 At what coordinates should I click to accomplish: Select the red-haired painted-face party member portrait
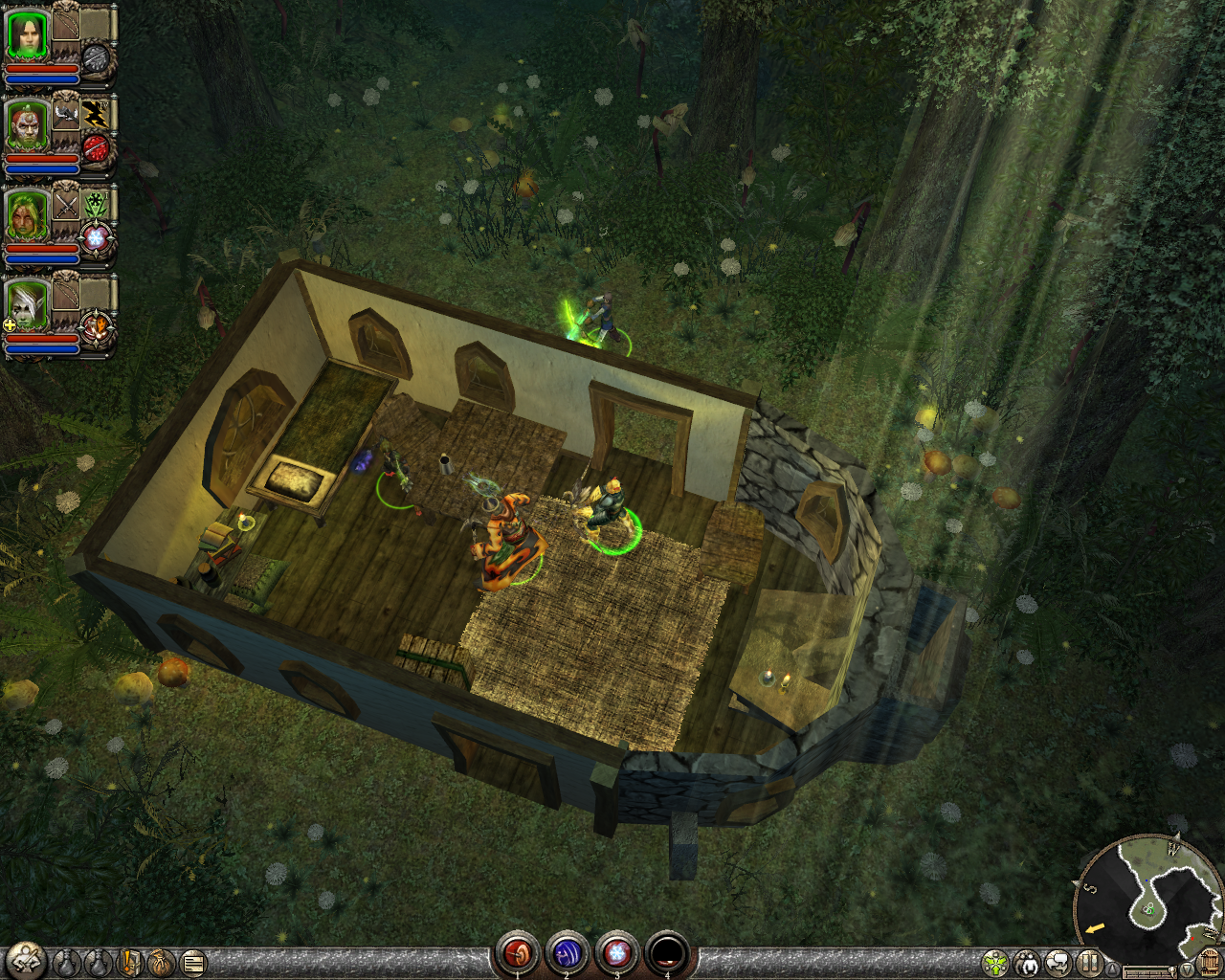pyautogui.click(x=27, y=125)
